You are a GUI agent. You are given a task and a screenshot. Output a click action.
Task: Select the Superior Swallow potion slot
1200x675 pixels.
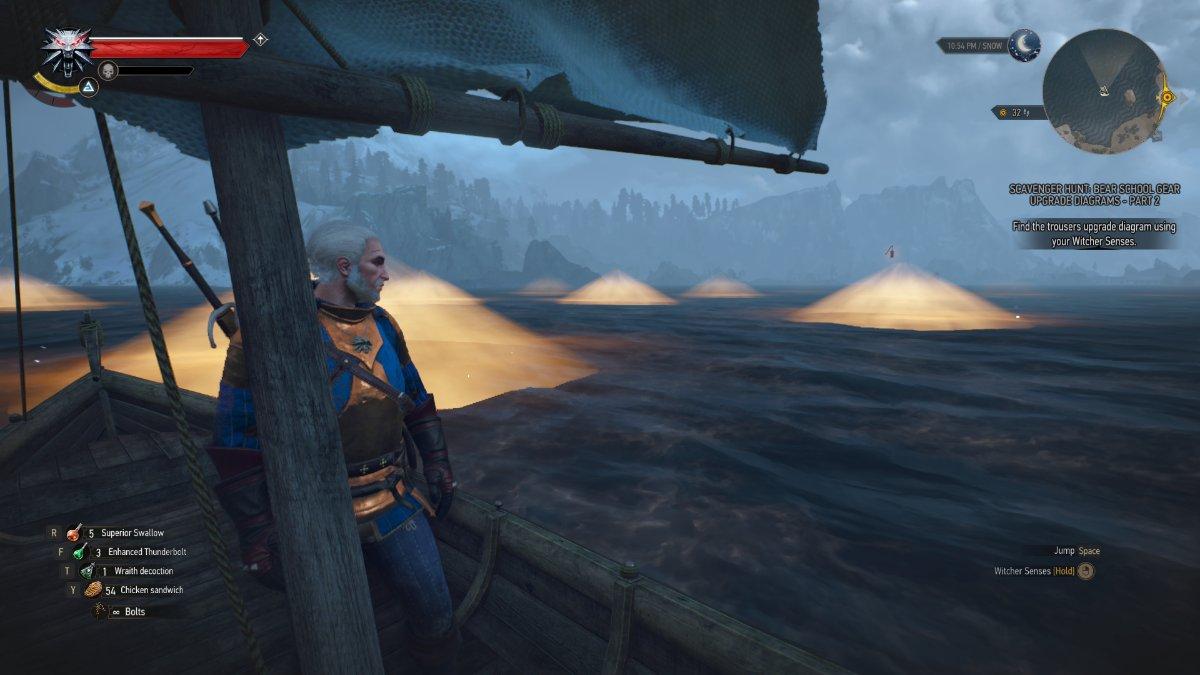(75, 533)
